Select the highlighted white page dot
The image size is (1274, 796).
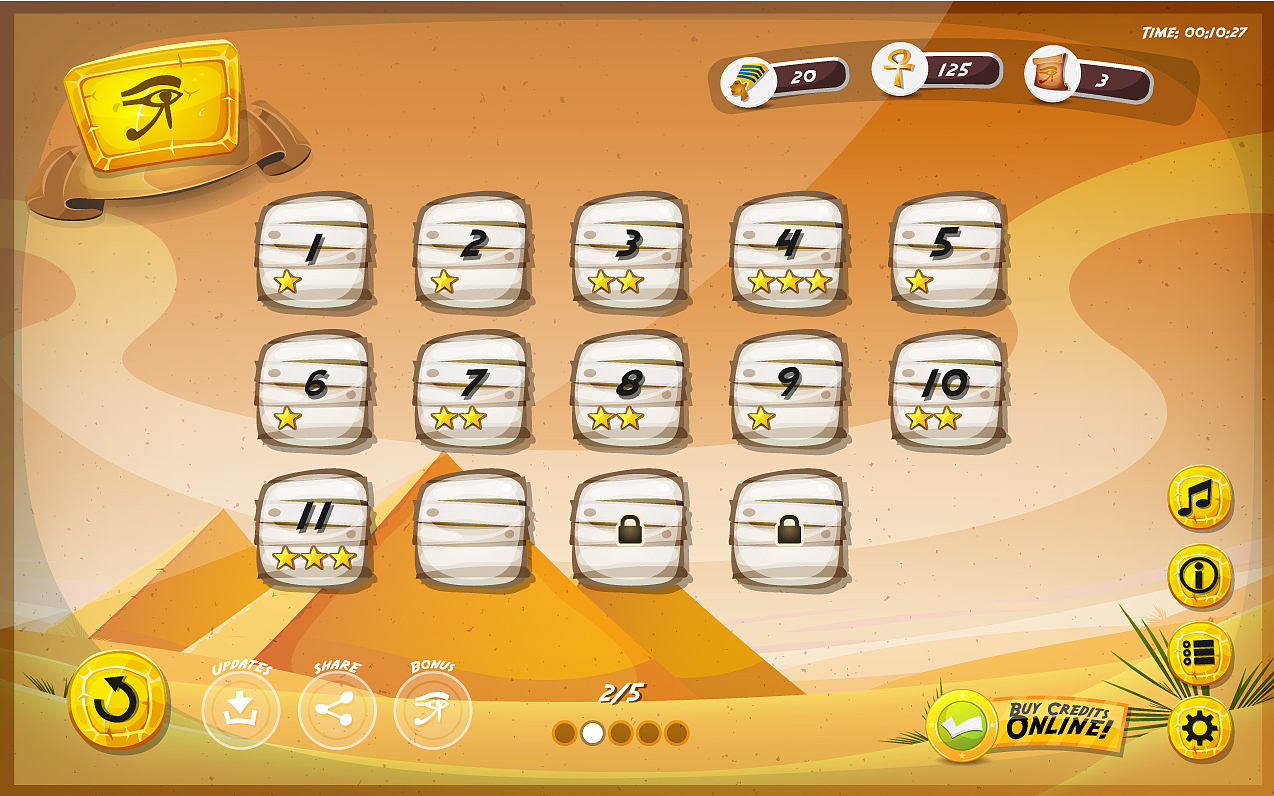tap(593, 733)
